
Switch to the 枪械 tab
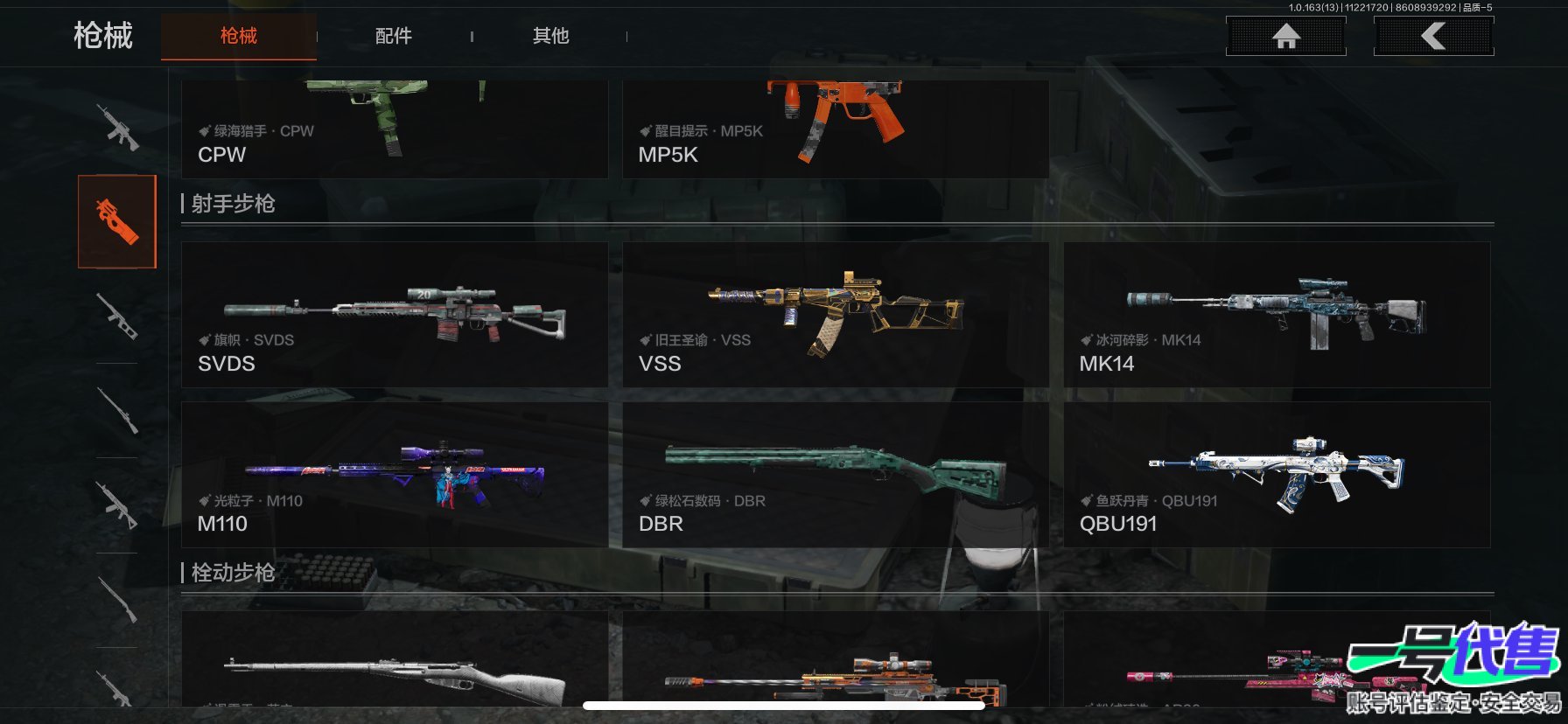pyautogui.click(x=238, y=36)
